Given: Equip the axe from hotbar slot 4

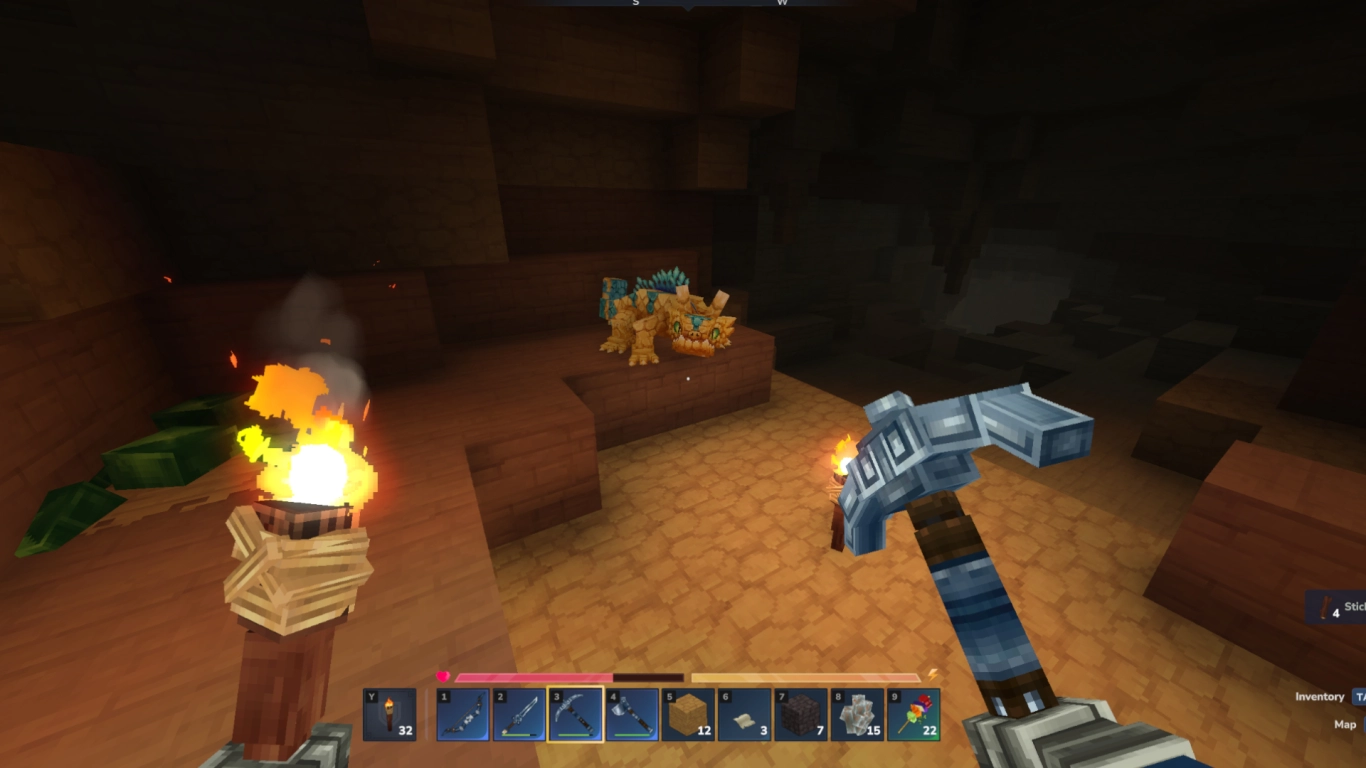Looking at the screenshot, I should [x=630, y=715].
